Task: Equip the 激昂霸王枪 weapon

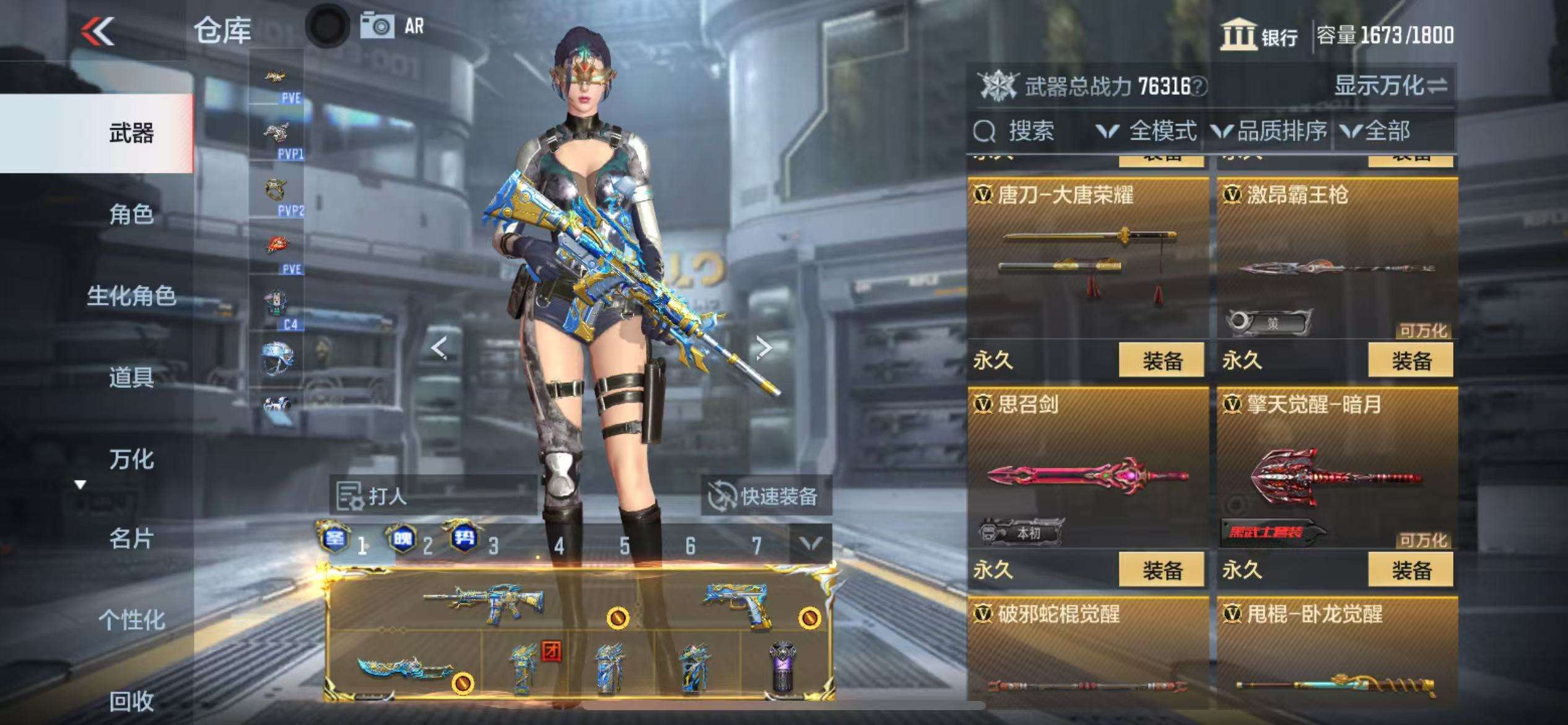Action: point(1411,360)
